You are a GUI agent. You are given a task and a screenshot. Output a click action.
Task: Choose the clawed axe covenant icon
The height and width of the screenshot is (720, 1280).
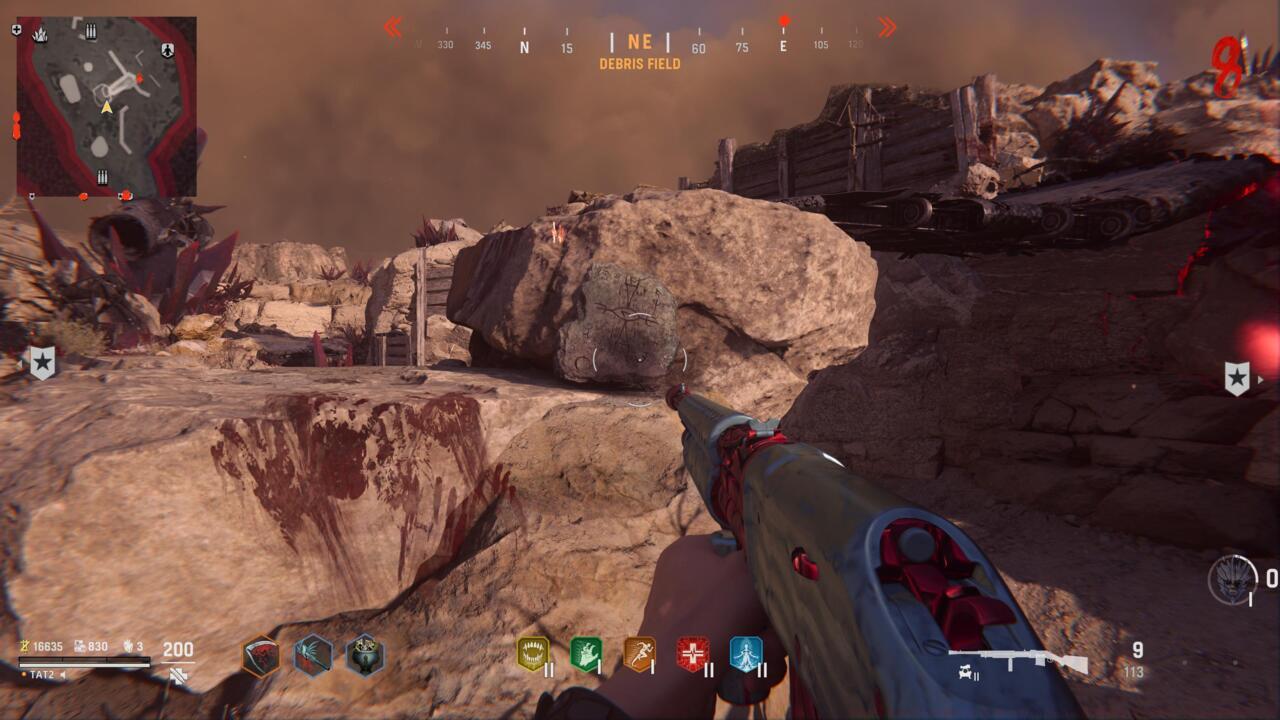click(313, 656)
